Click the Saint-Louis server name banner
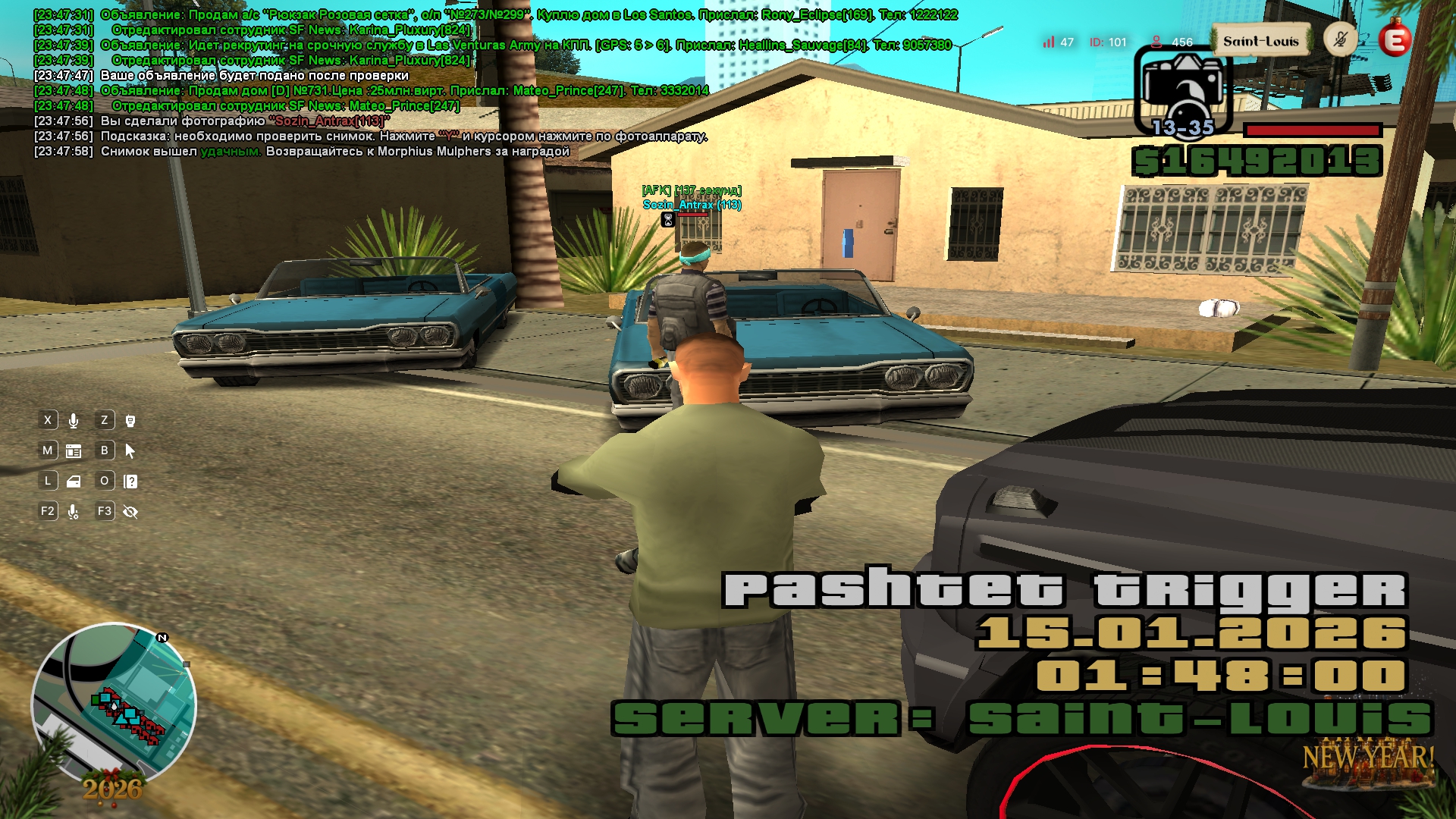 pos(1260,42)
